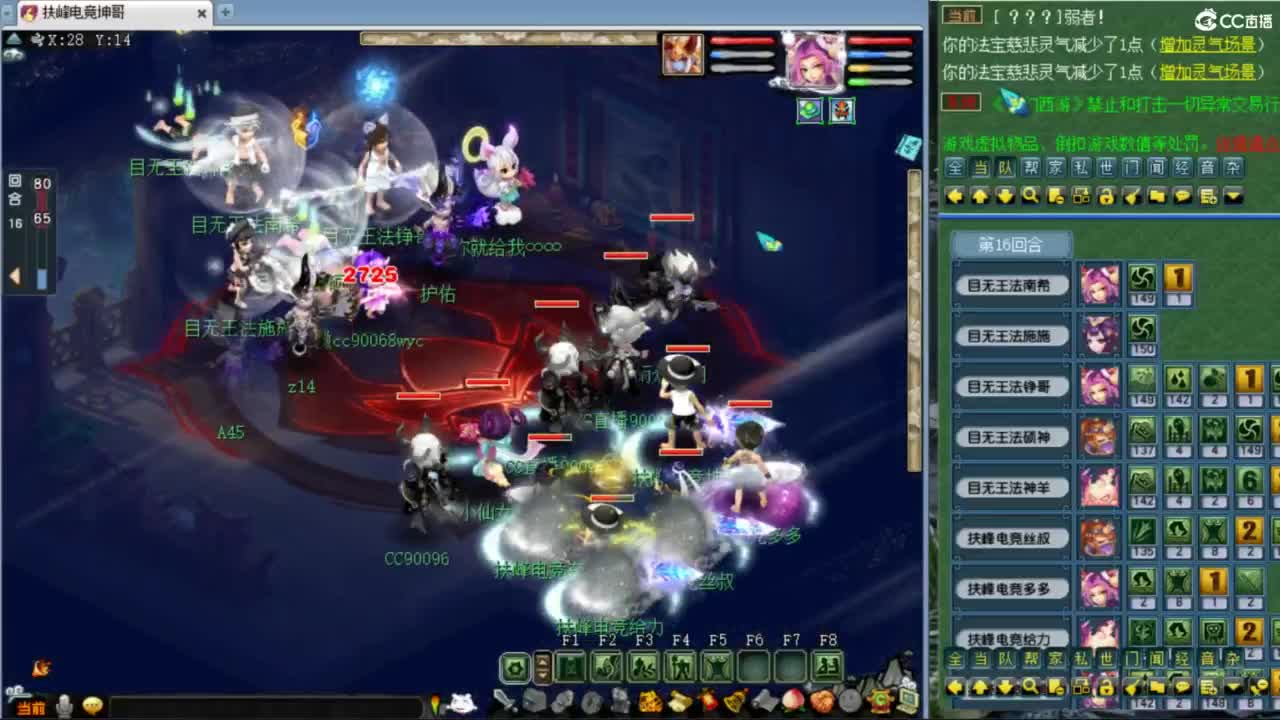Open the chat message bubble icon

[1183, 196]
